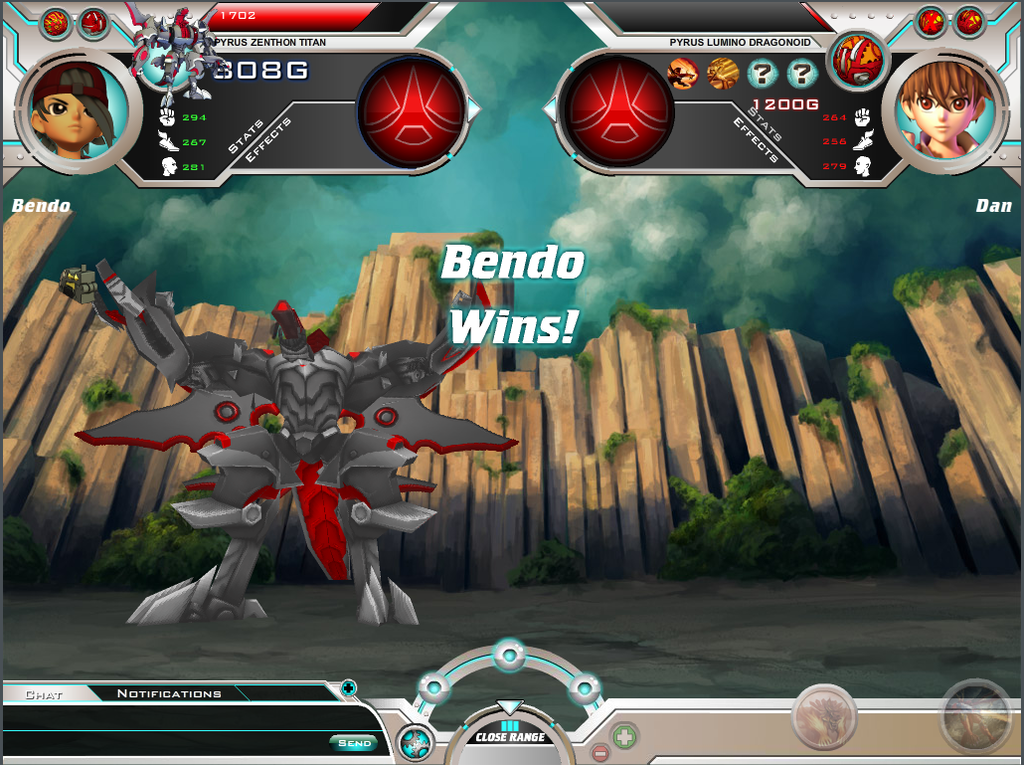Select the red minus button
Screen dimensions: 1024x765
coord(600,753)
